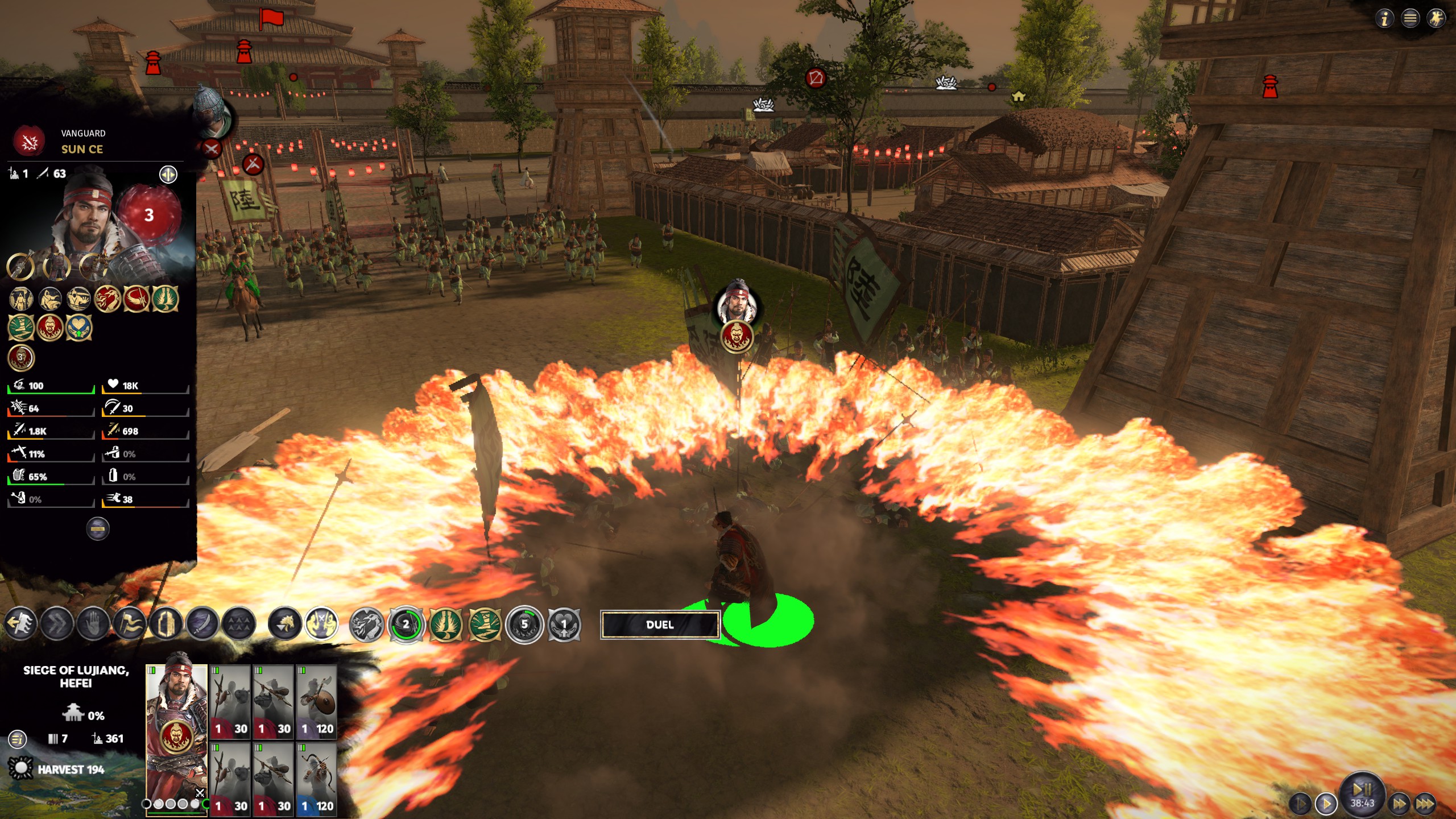Image resolution: width=1456 pixels, height=819 pixels.
Task: Set battle speed to normal play
Action: point(1326,804)
